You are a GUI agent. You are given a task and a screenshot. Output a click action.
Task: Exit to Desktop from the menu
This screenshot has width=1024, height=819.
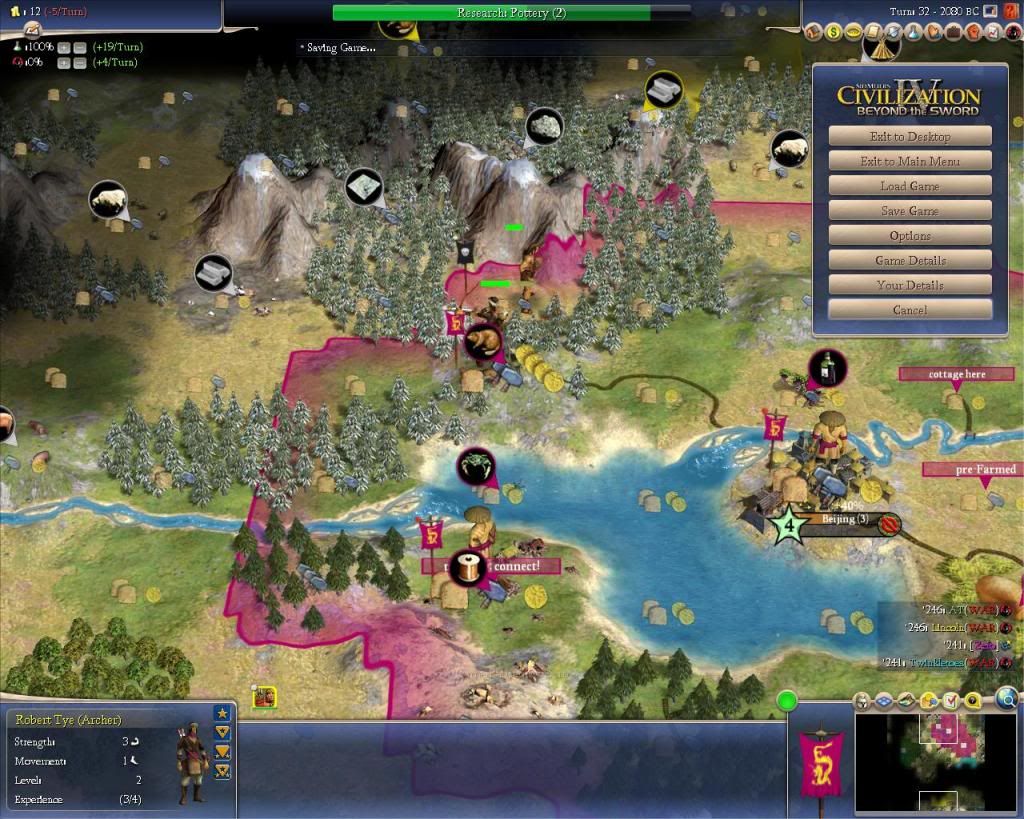909,136
